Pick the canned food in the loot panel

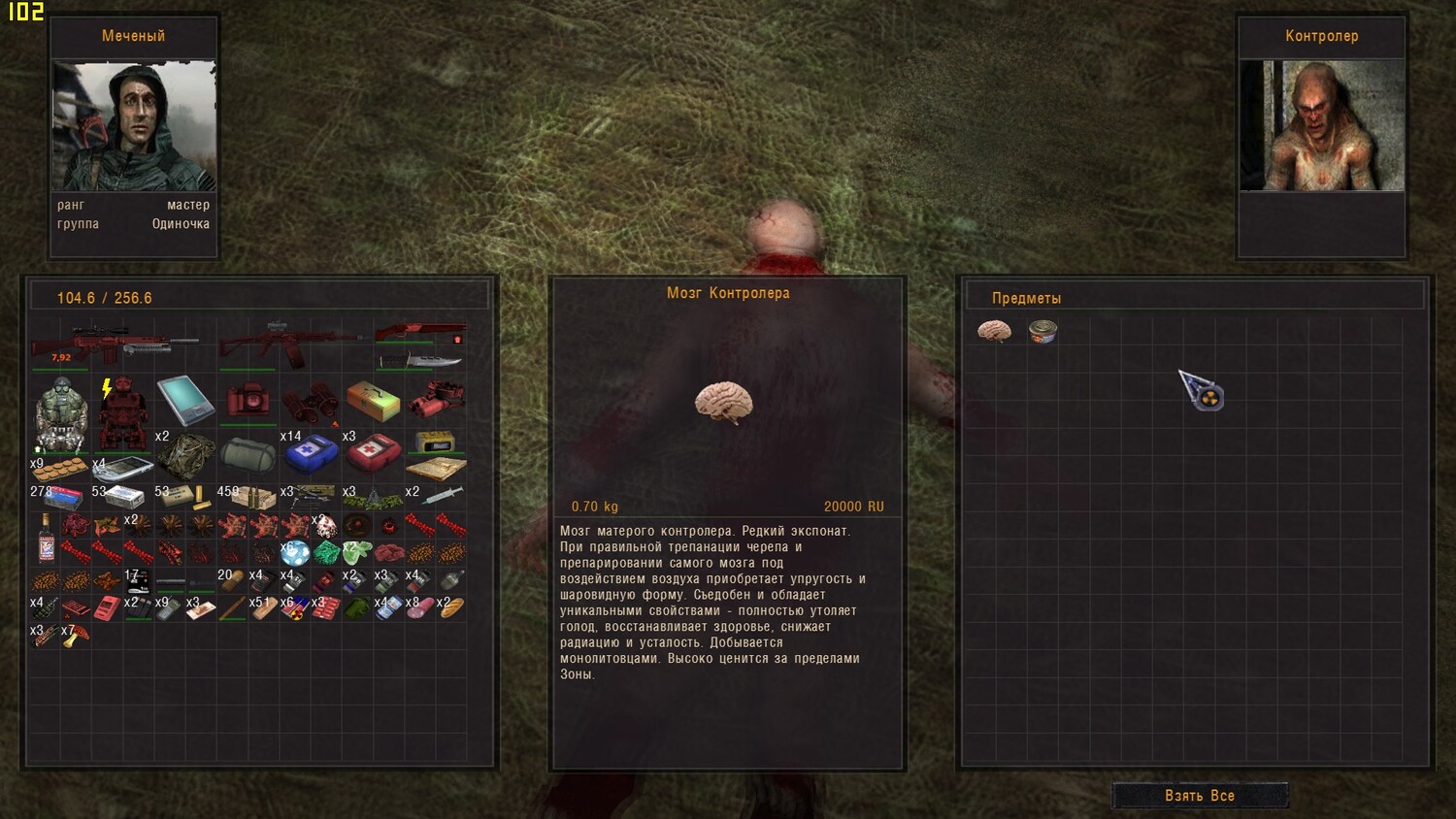[1042, 332]
